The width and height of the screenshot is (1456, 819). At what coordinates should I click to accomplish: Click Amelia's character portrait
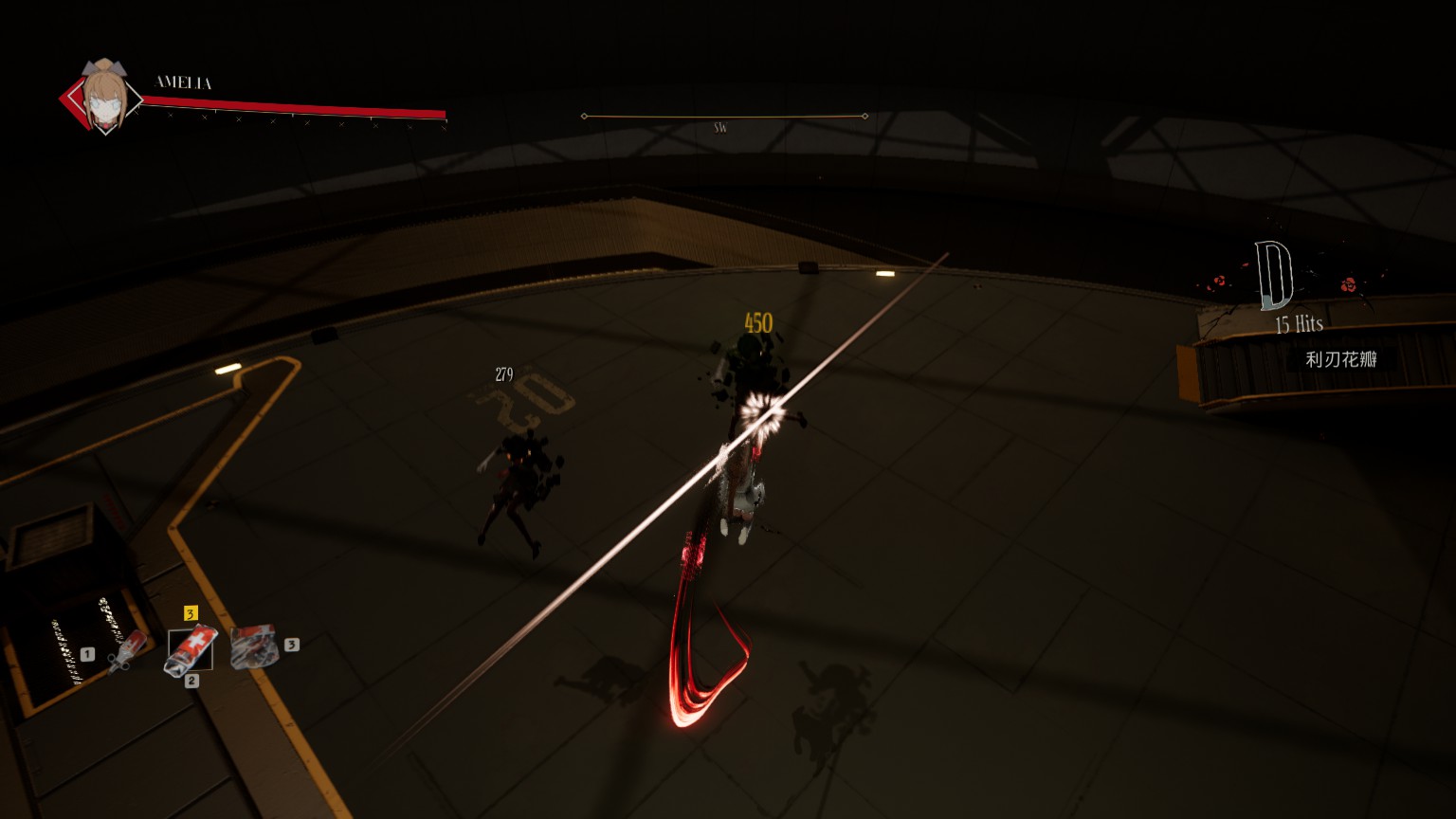102,96
